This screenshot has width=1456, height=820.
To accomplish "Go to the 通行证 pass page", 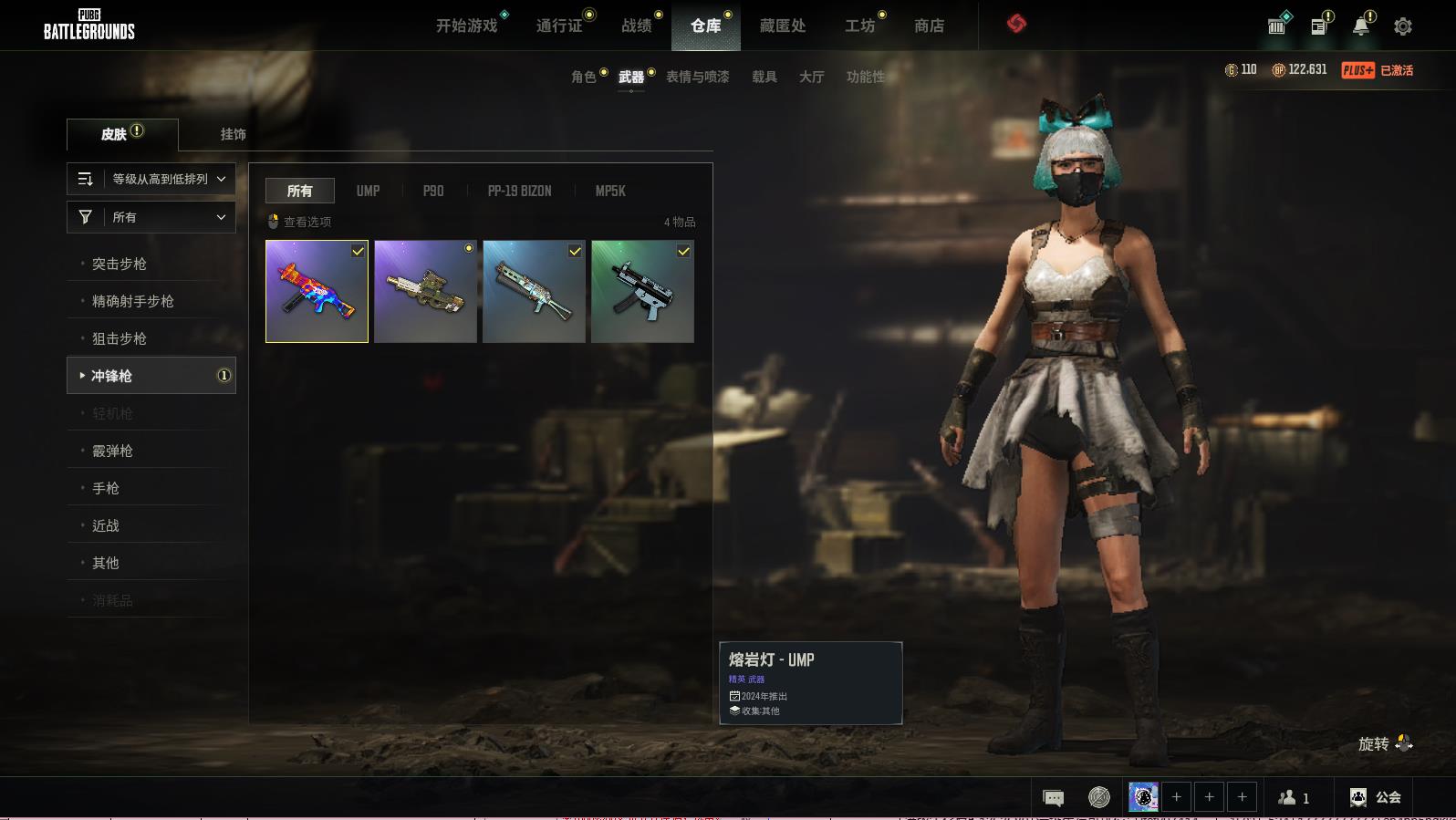I will (558, 26).
